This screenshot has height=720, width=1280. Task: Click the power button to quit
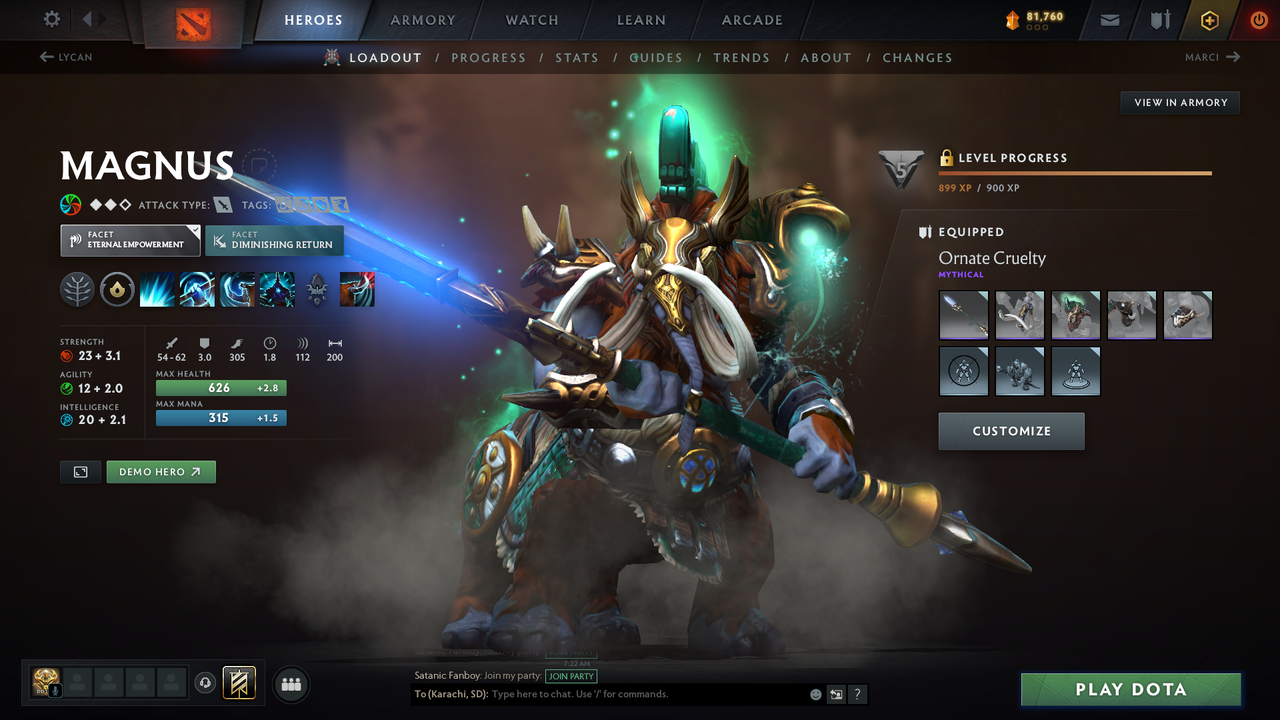pyautogui.click(x=1258, y=19)
